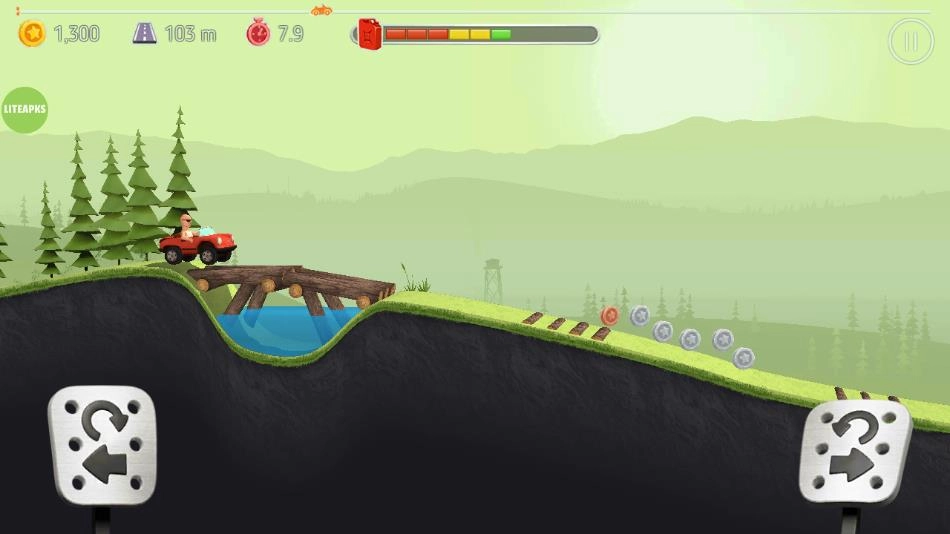This screenshot has width=950, height=534.
Task: Pause the game with the pause button
Action: [x=910, y=42]
